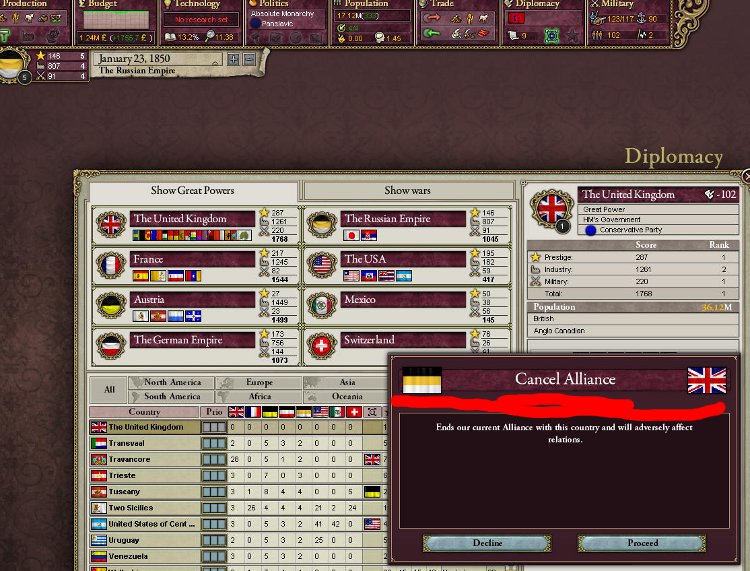Viewport: 750px width, 571px height.
Task: Filter country list by Europe
Action: pos(258,382)
